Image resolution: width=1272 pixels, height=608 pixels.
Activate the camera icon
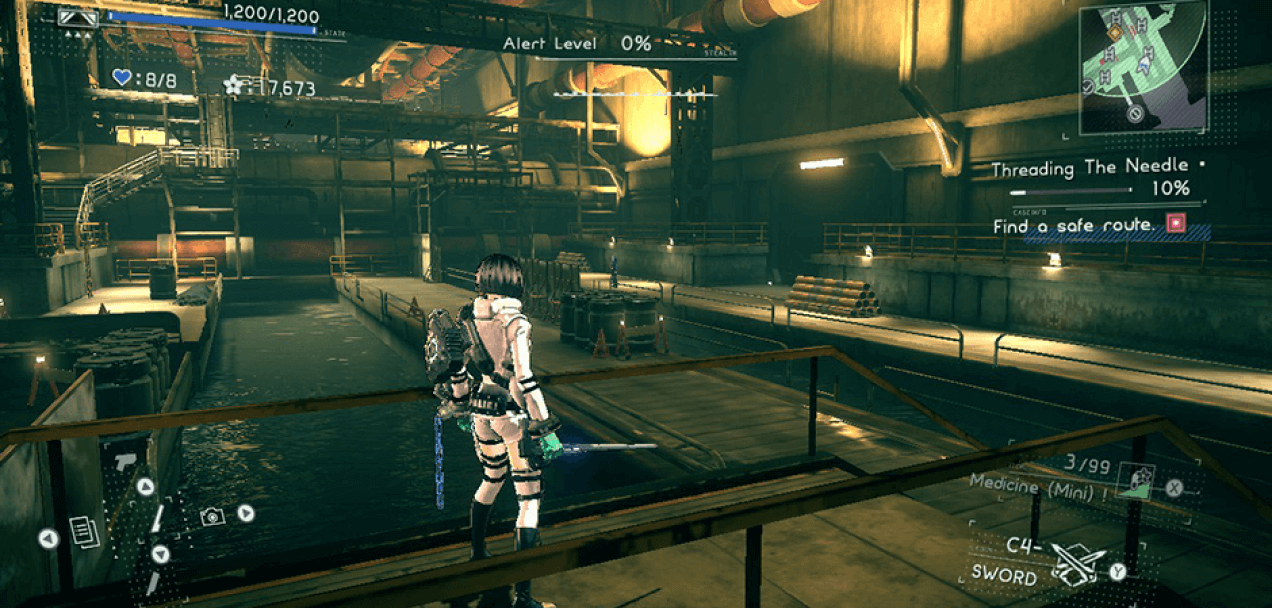(211, 516)
